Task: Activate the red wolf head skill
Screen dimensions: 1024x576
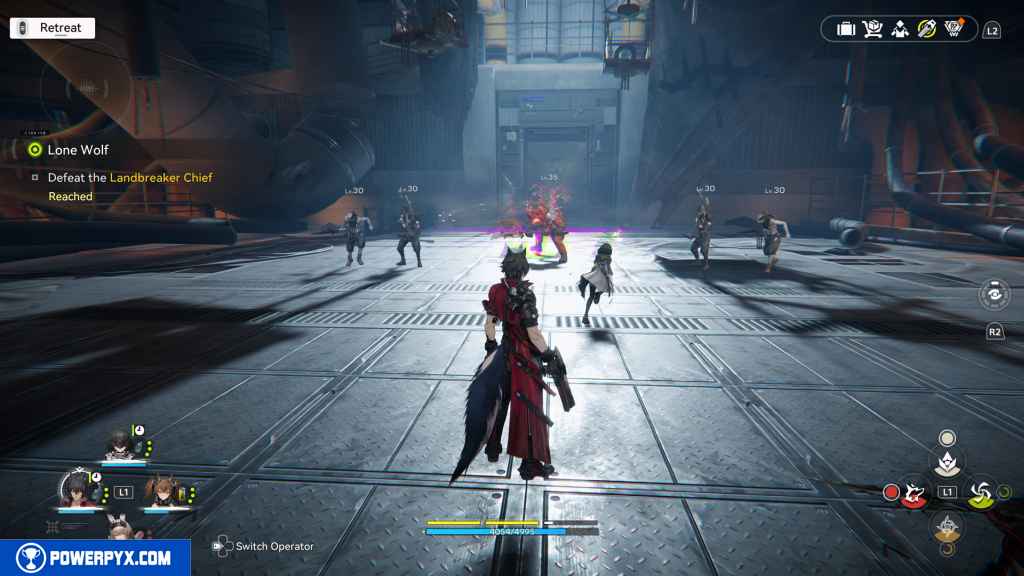Action: 913,492
